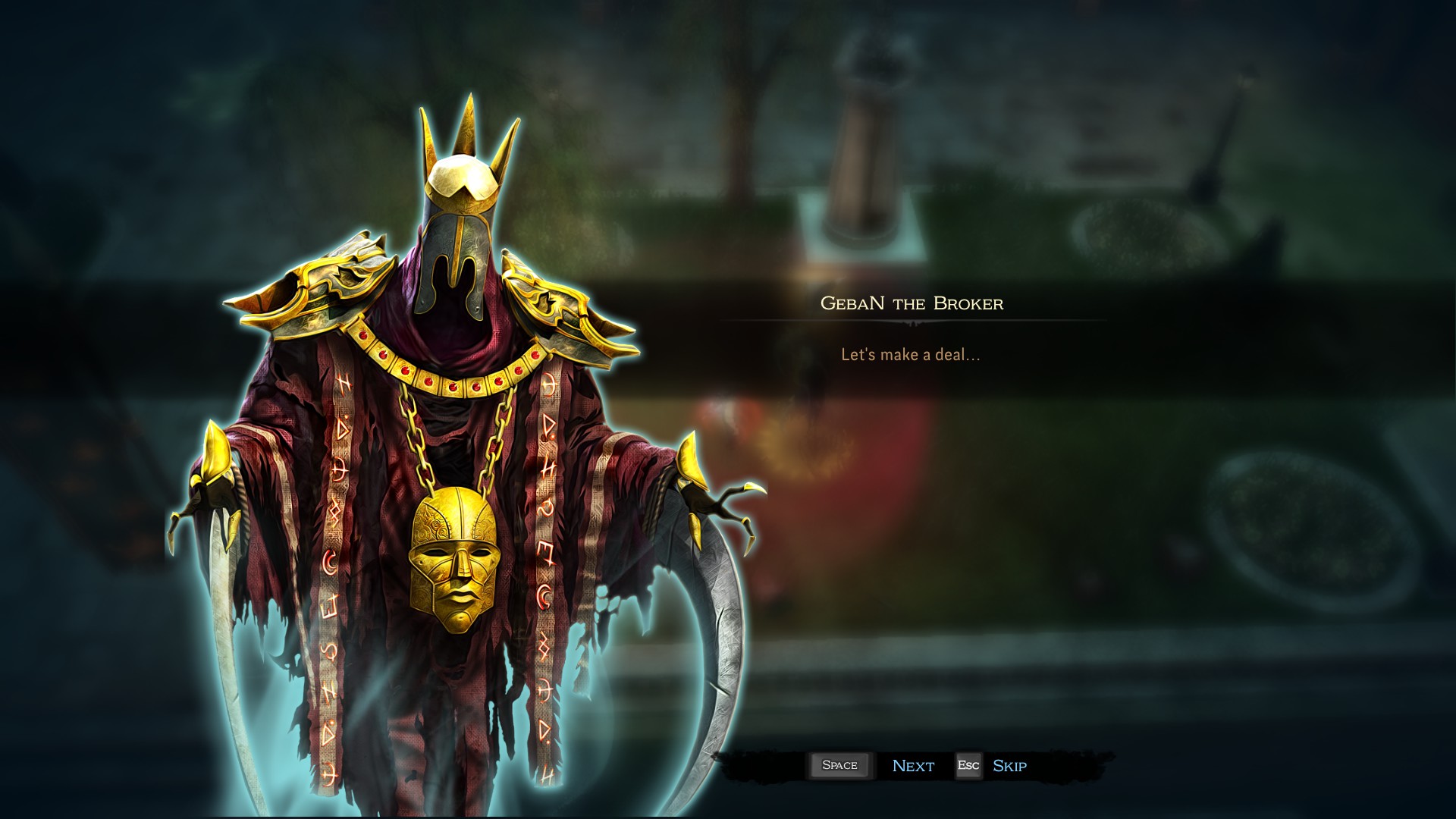Click the Esc key prompt button
The image size is (1456, 819).
[x=968, y=766]
